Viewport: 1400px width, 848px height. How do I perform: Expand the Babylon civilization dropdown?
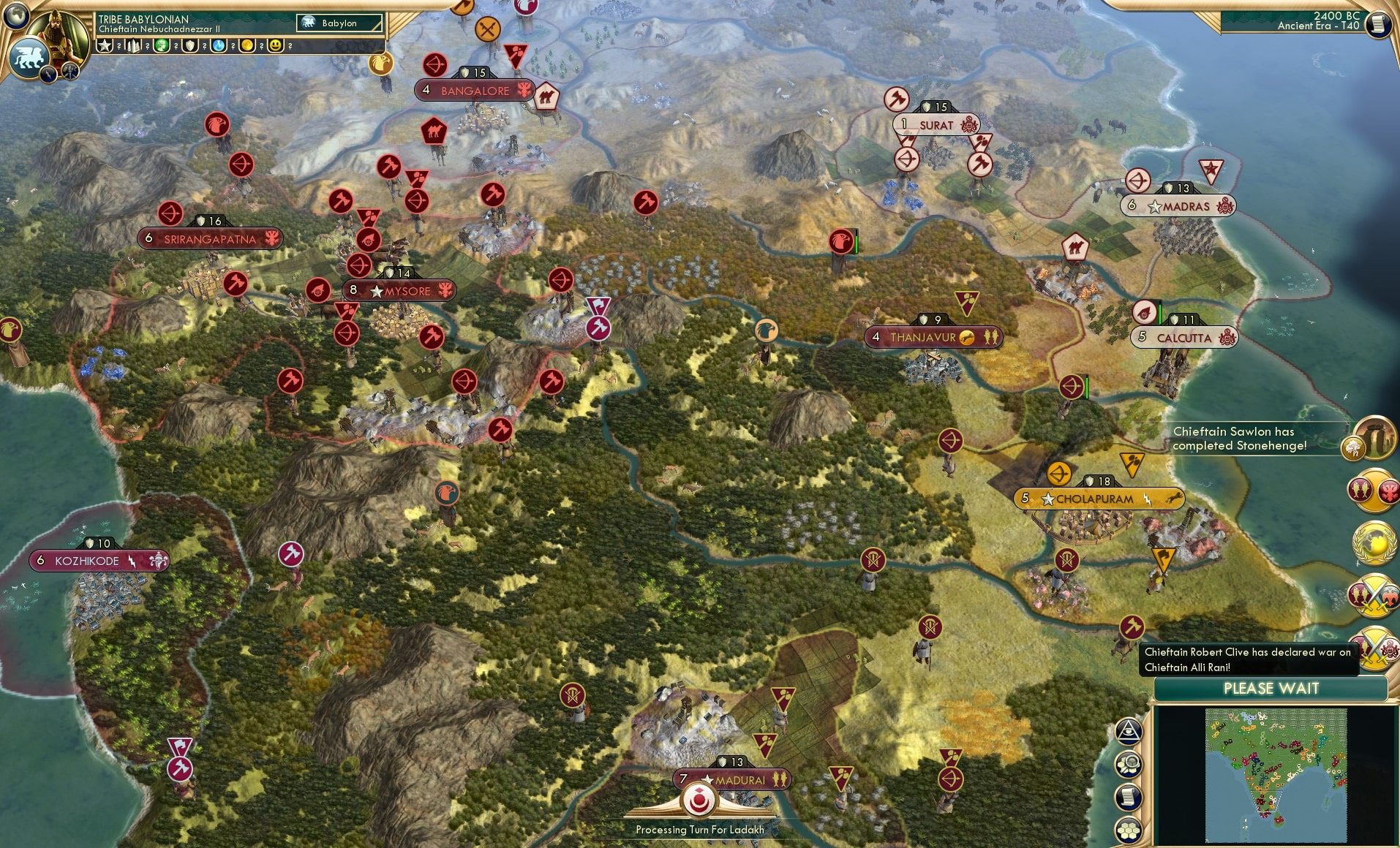(340, 23)
